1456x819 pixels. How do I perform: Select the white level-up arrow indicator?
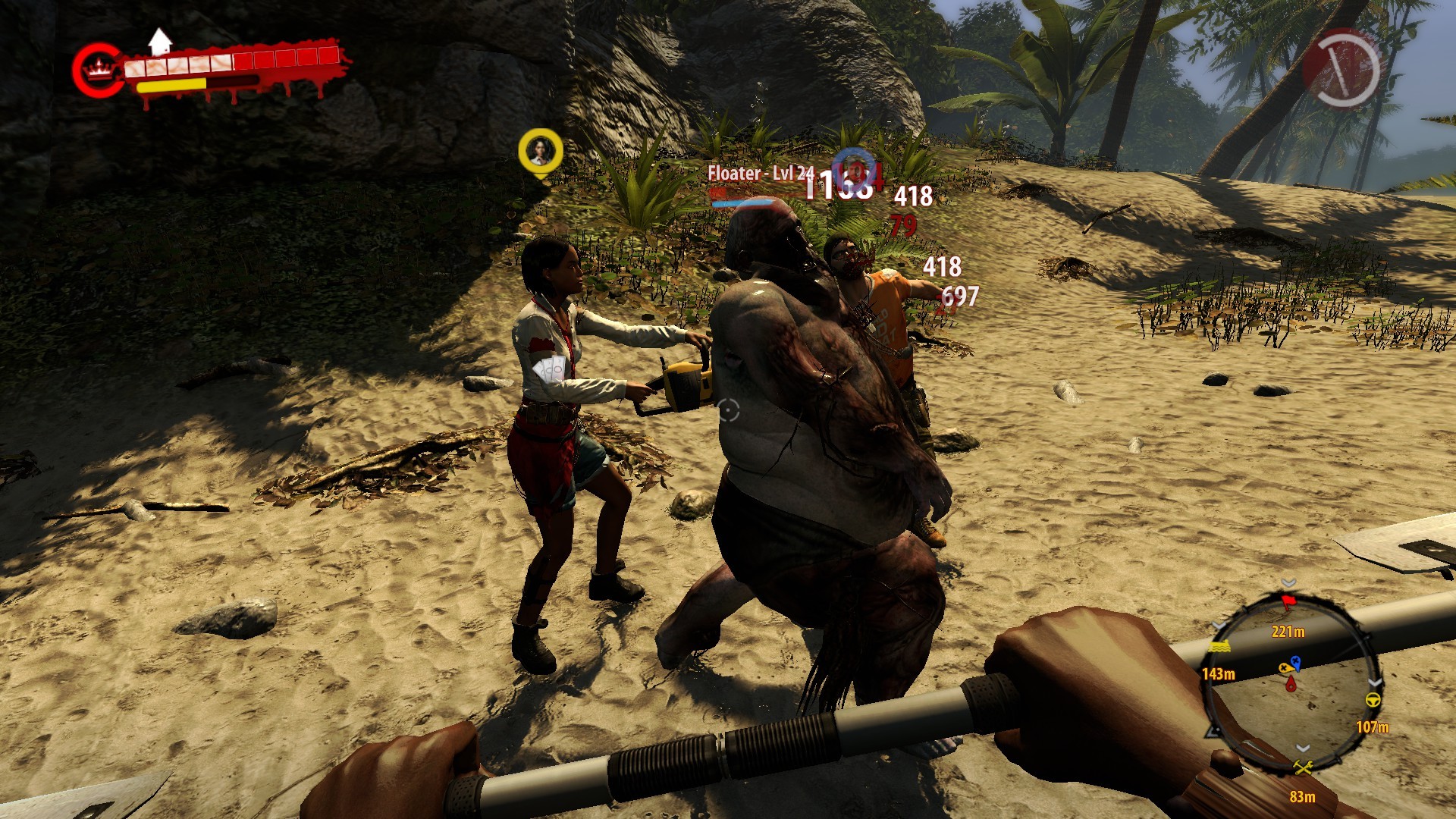159,41
